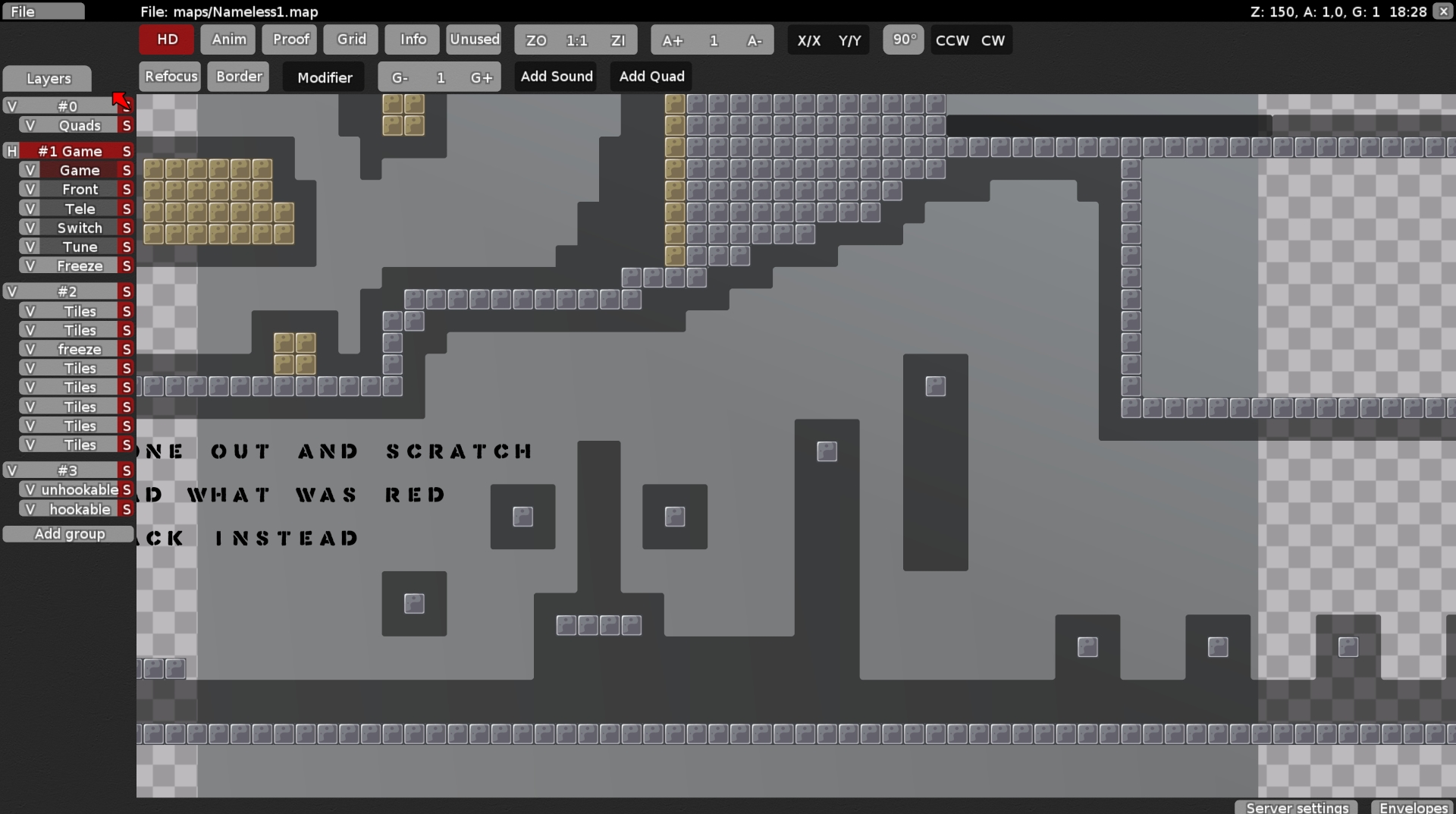Open the Info overlay
The height and width of the screenshot is (814, 1456).
(x=411, y=39)
